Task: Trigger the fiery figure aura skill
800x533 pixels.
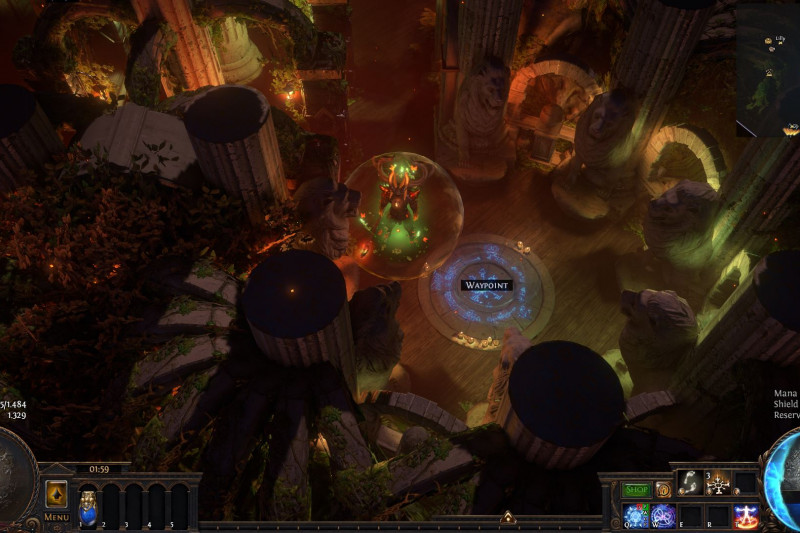Action: click(745, 516)
